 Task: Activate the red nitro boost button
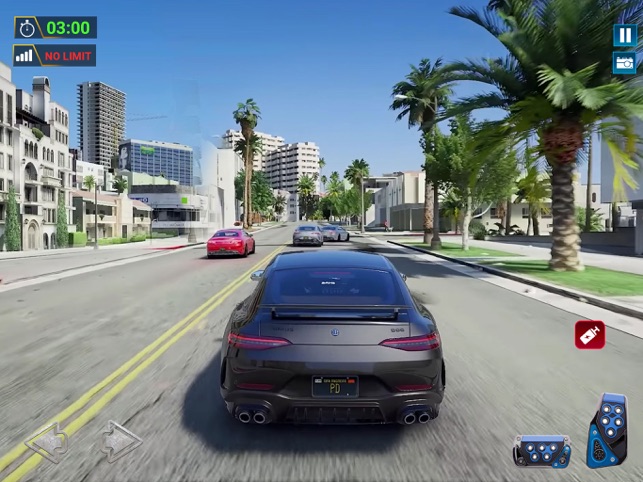(590, 334)
